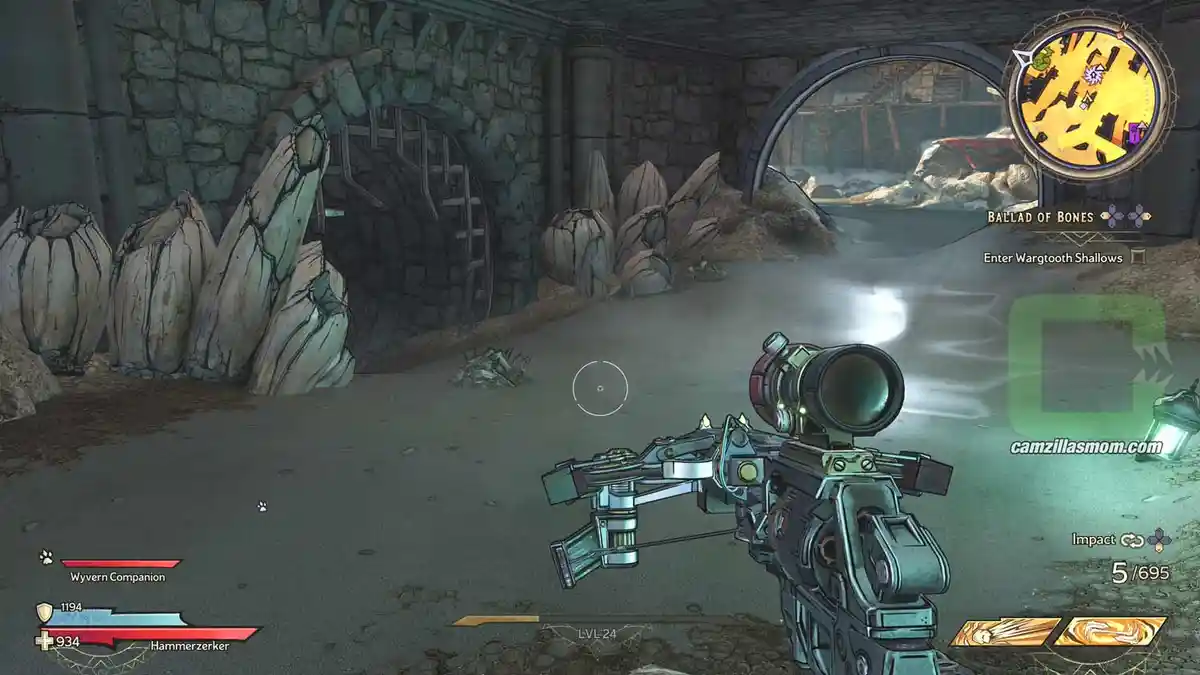Click the health cross icon

pyautogui.click(x=44, y=641)
